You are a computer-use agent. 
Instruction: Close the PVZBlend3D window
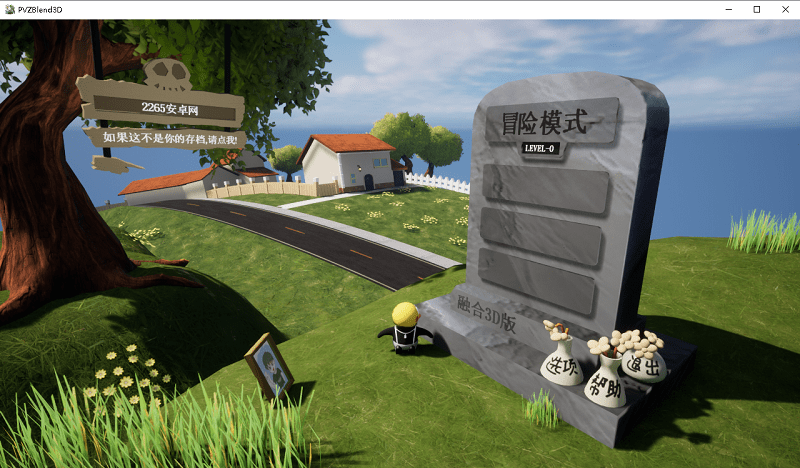coord(784,9)
